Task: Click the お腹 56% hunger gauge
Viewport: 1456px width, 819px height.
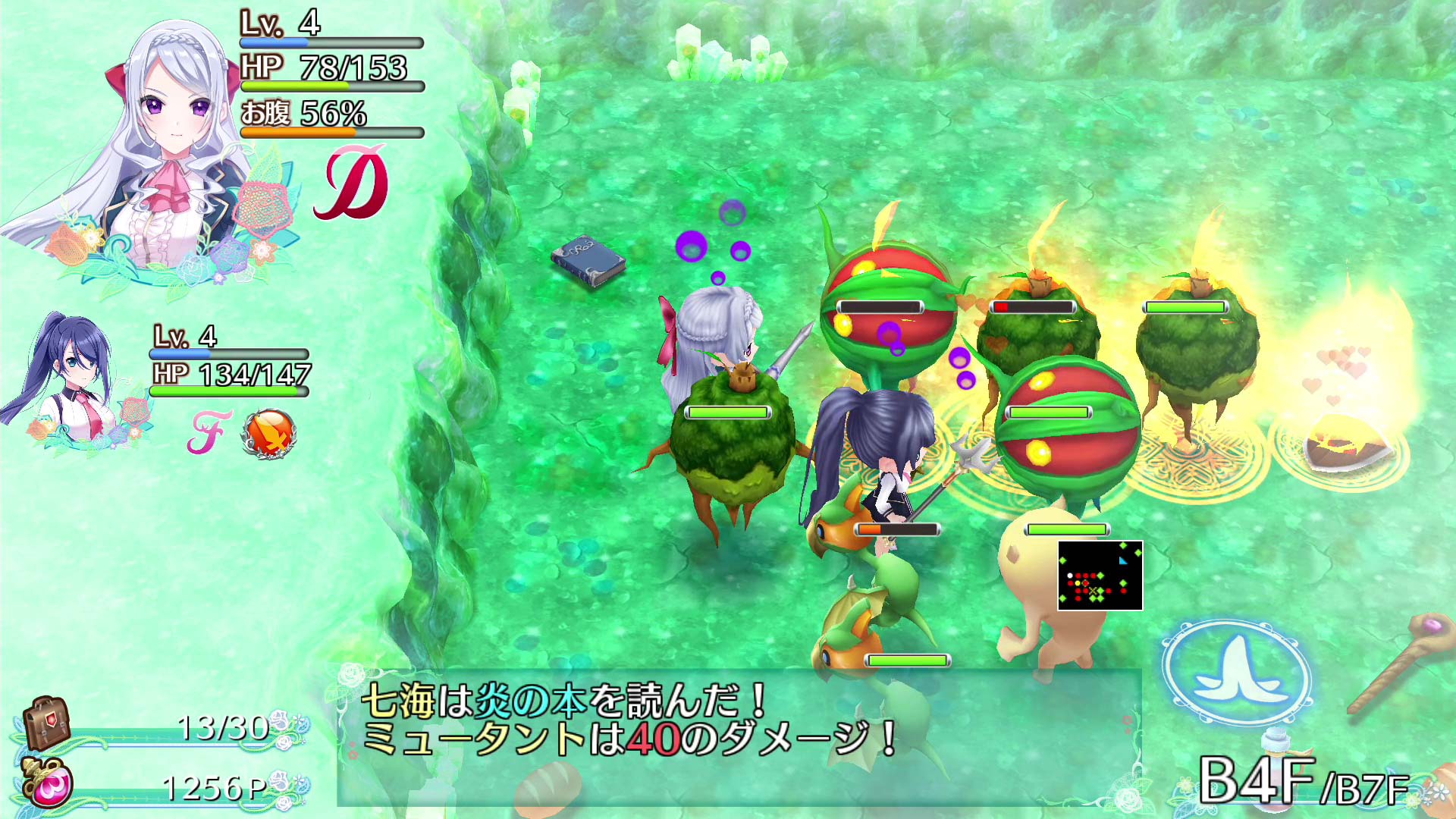Action: (x=303, y=118)
